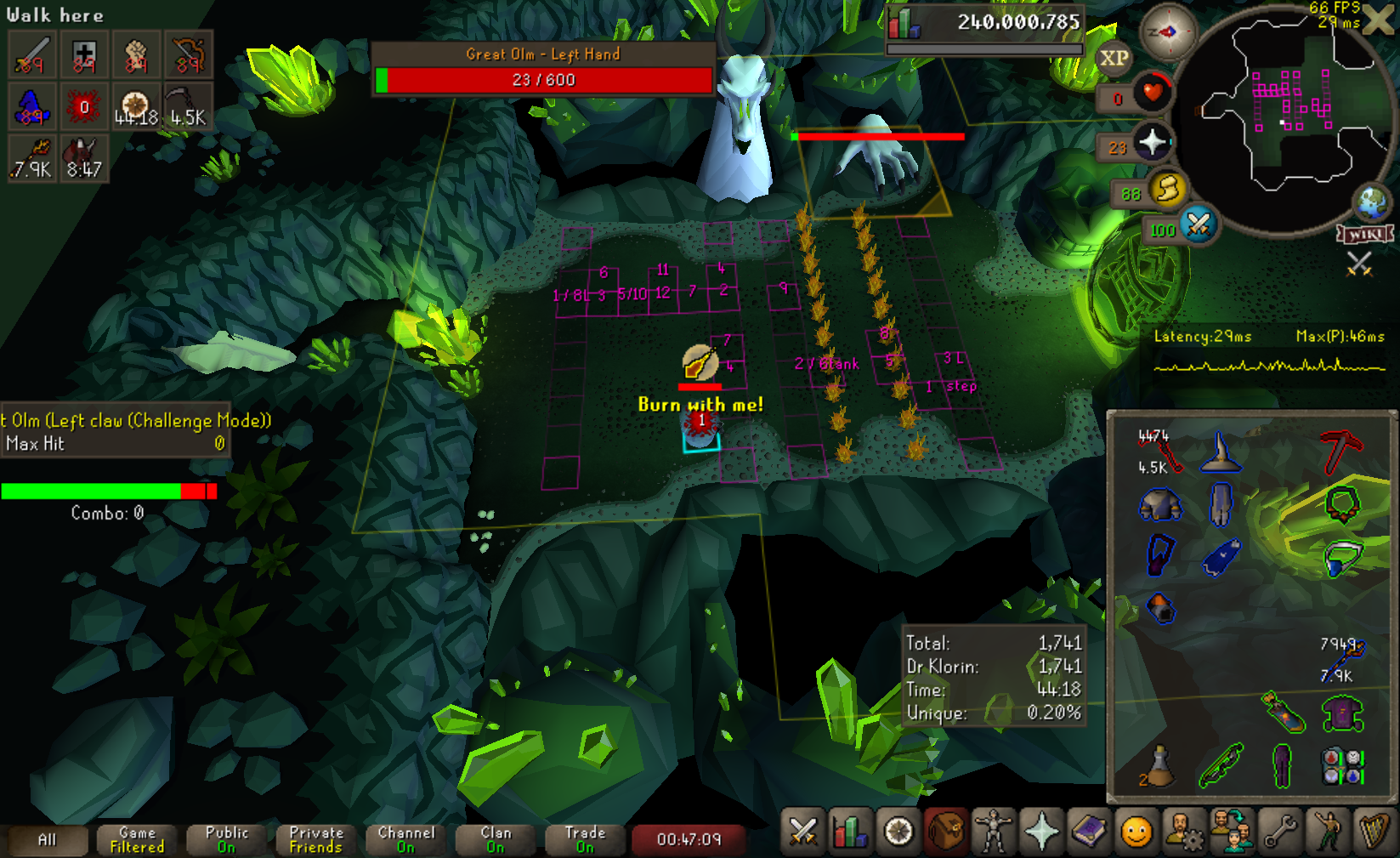Toggle run with the boot energy orb

1168,189
